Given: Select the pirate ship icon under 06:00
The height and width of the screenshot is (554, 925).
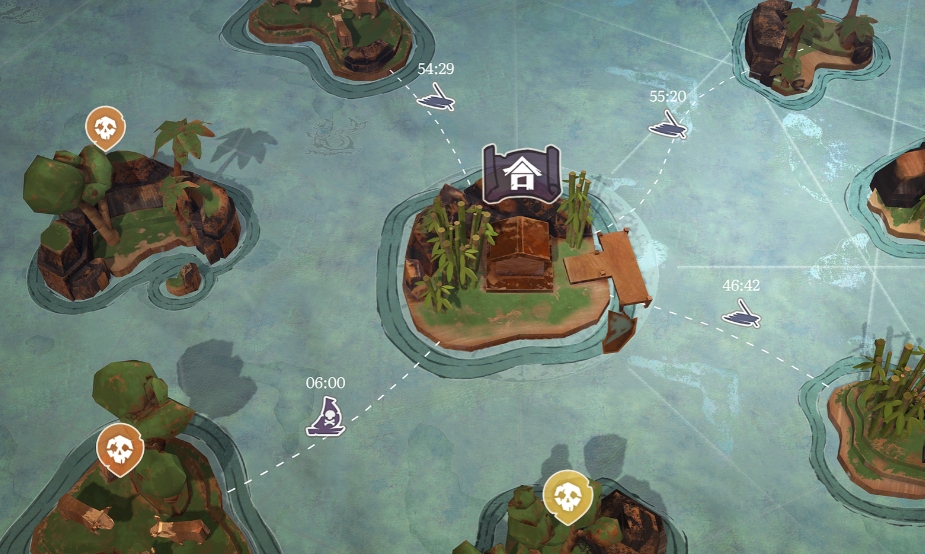Looking at the screenshot, I should [326, 416].
